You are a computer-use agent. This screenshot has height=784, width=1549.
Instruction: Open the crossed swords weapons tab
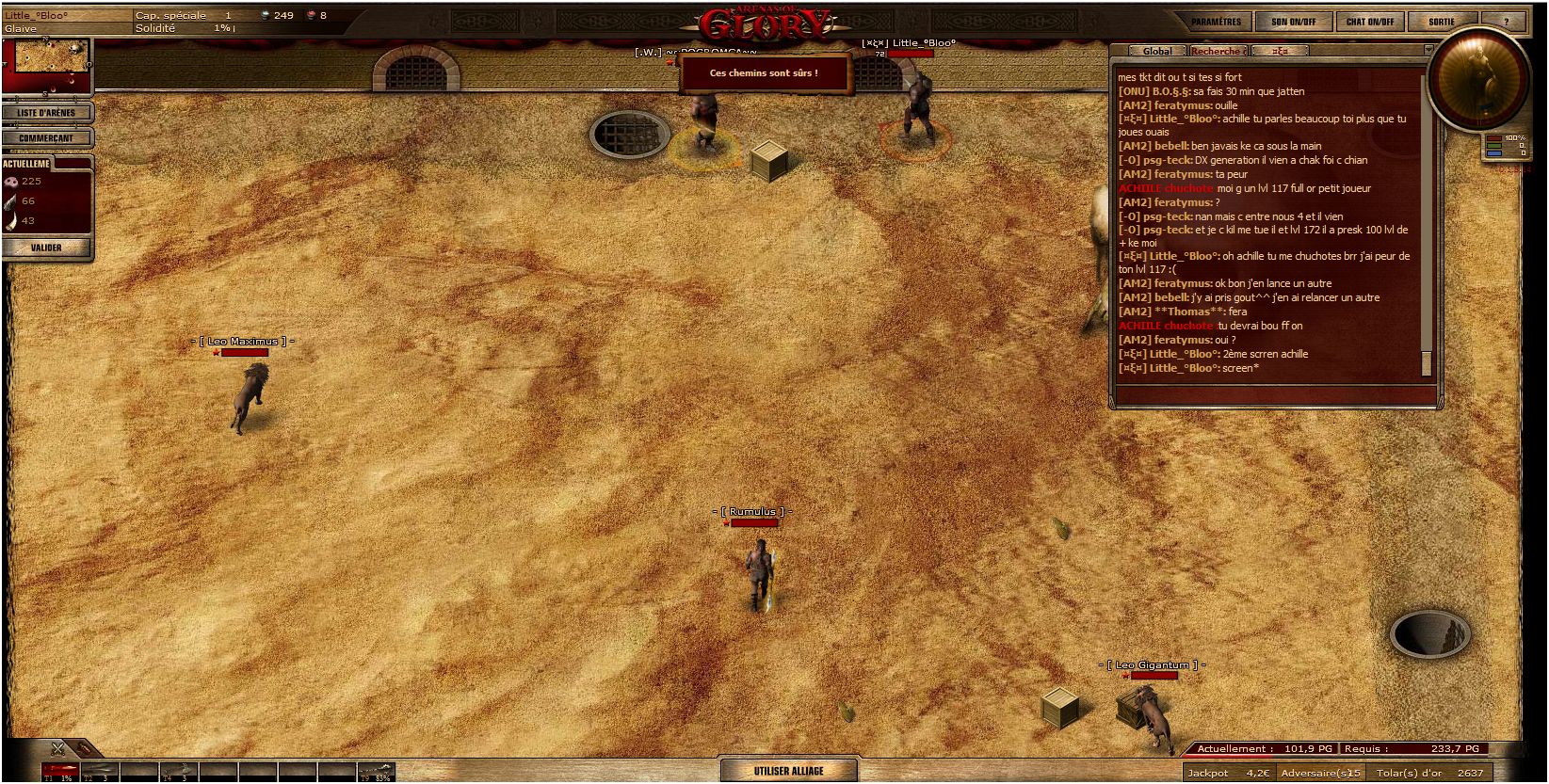pyautogui.click(x=58, y=749)
